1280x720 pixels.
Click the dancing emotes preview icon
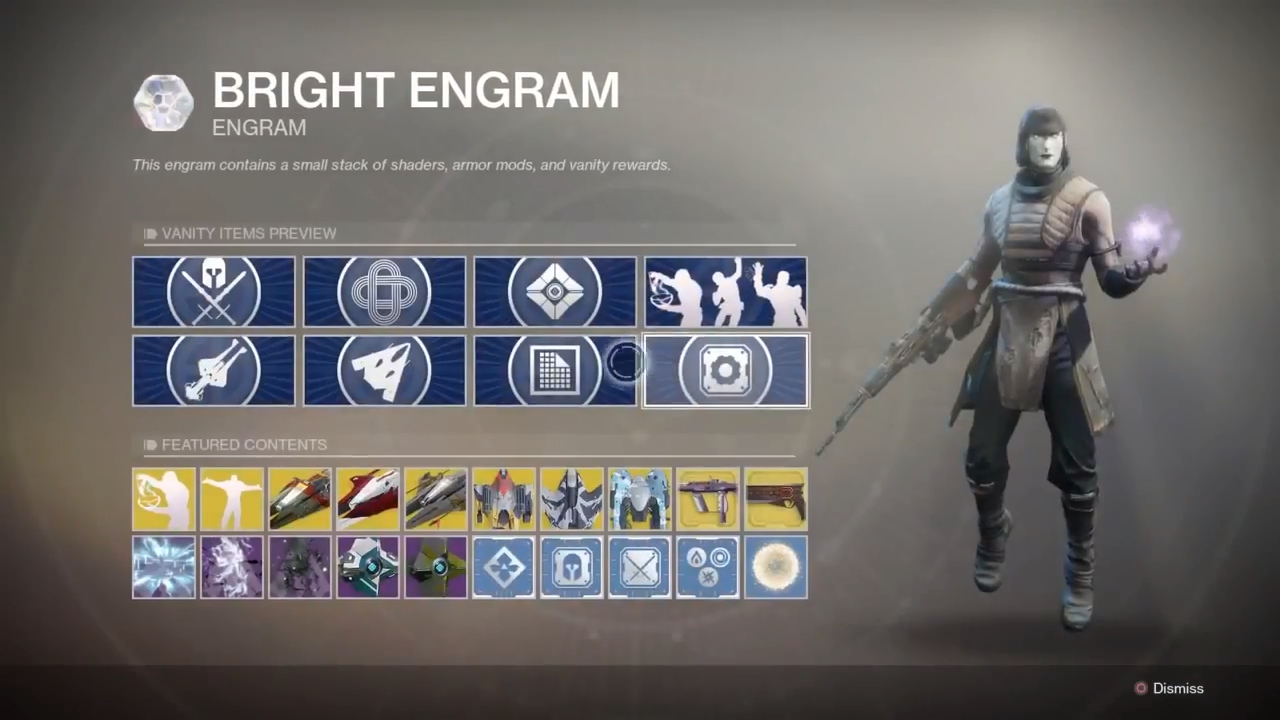click(725, 291)
